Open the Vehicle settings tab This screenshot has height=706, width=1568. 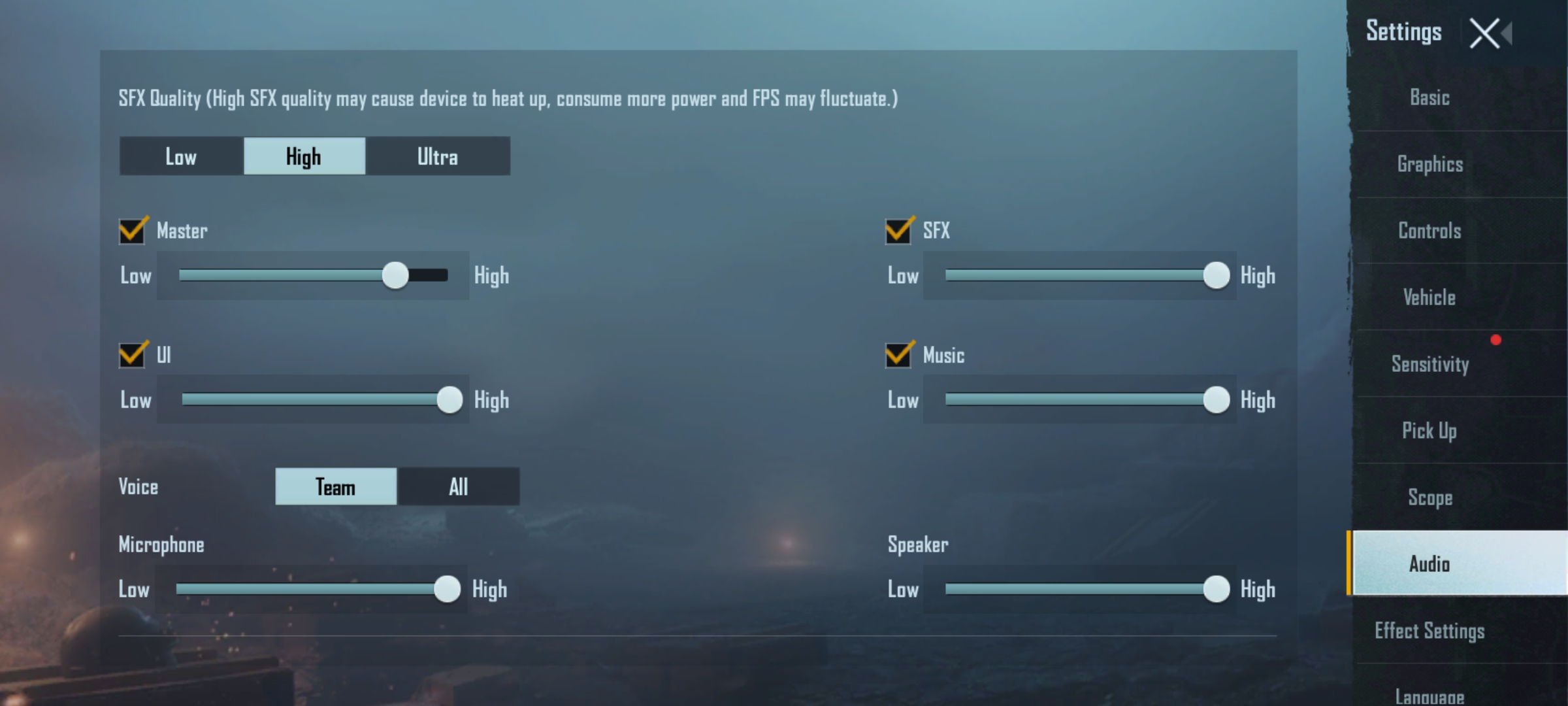(x=1429, y=297)
